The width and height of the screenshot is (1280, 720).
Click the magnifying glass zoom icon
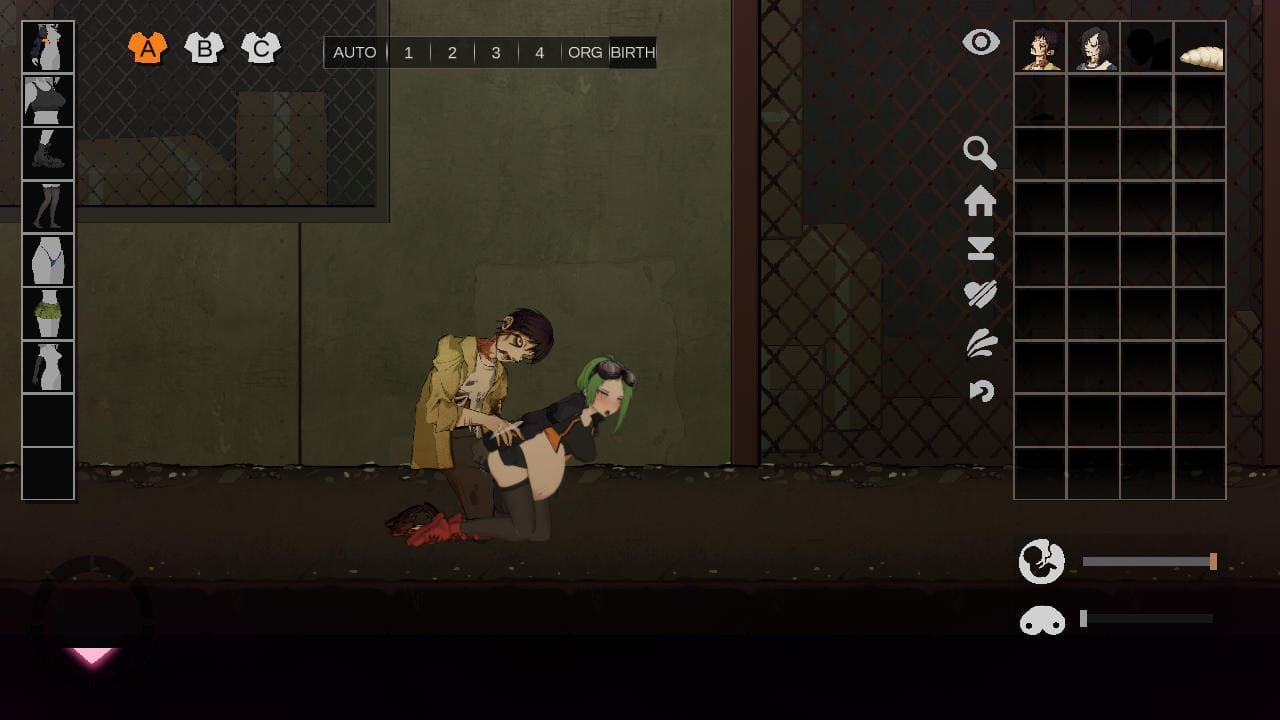tap(980, 153)
